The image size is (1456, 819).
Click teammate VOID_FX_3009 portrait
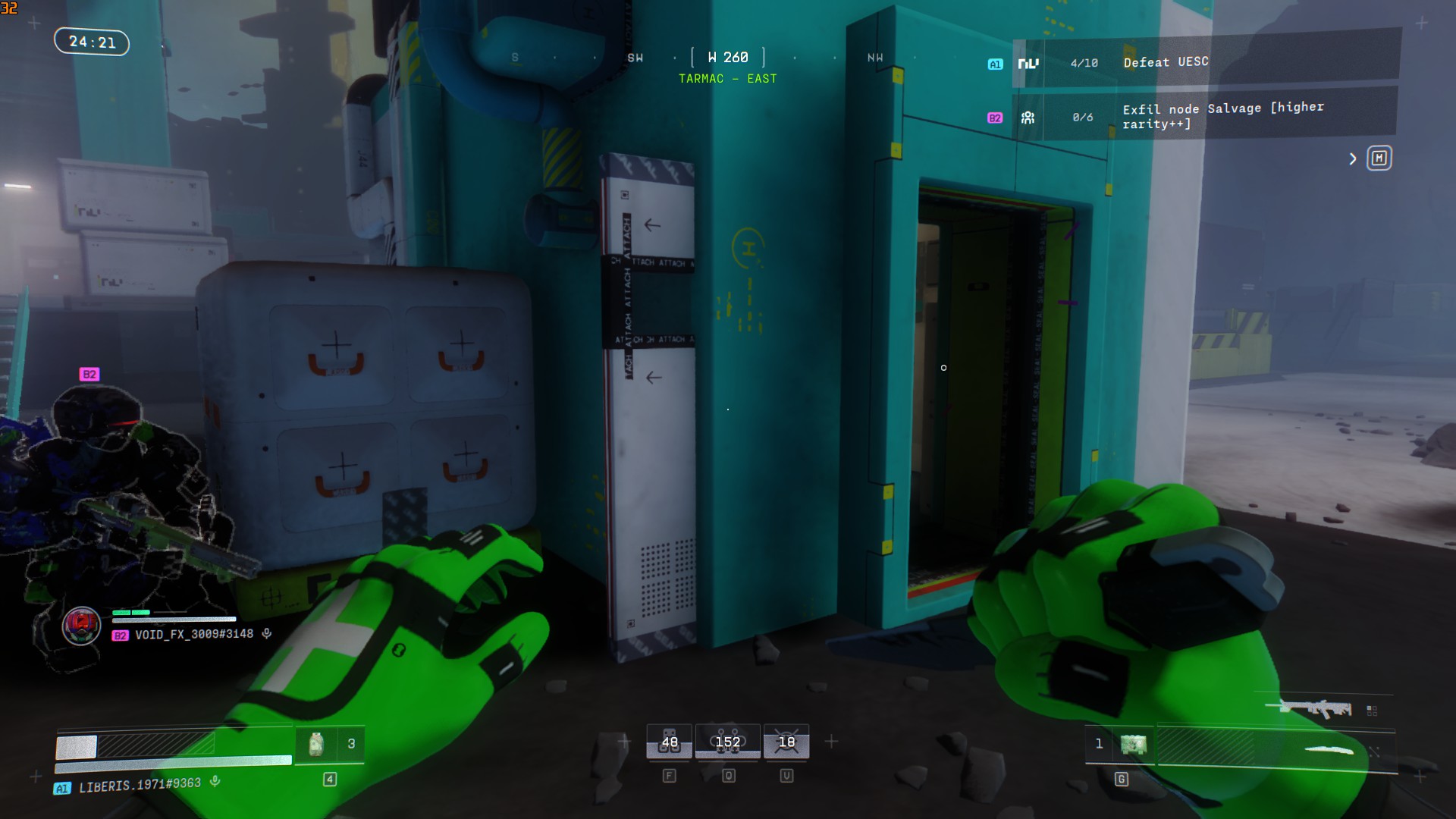click(81, 626)
